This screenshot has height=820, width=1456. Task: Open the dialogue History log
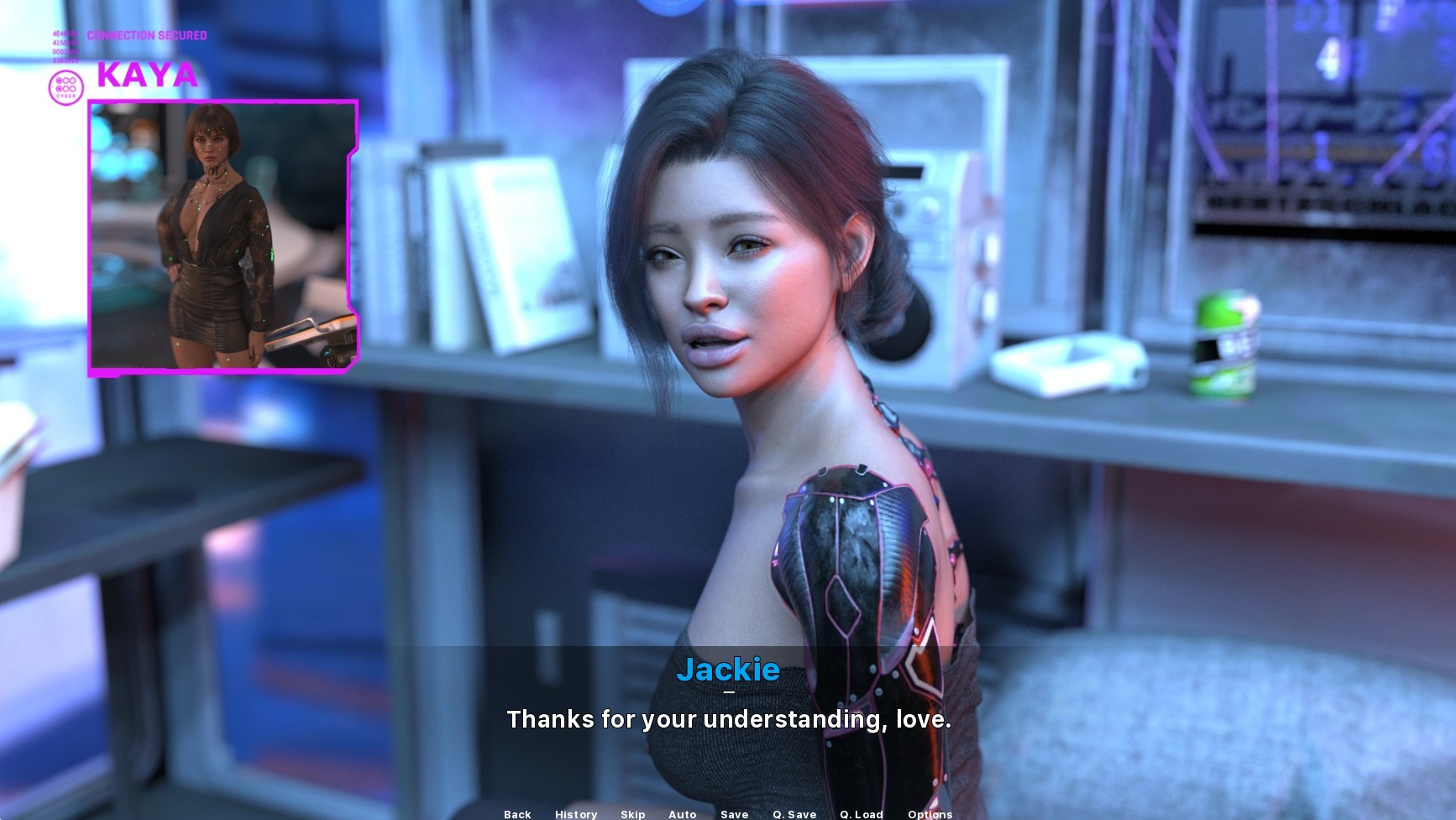click(x=576, y=813)
